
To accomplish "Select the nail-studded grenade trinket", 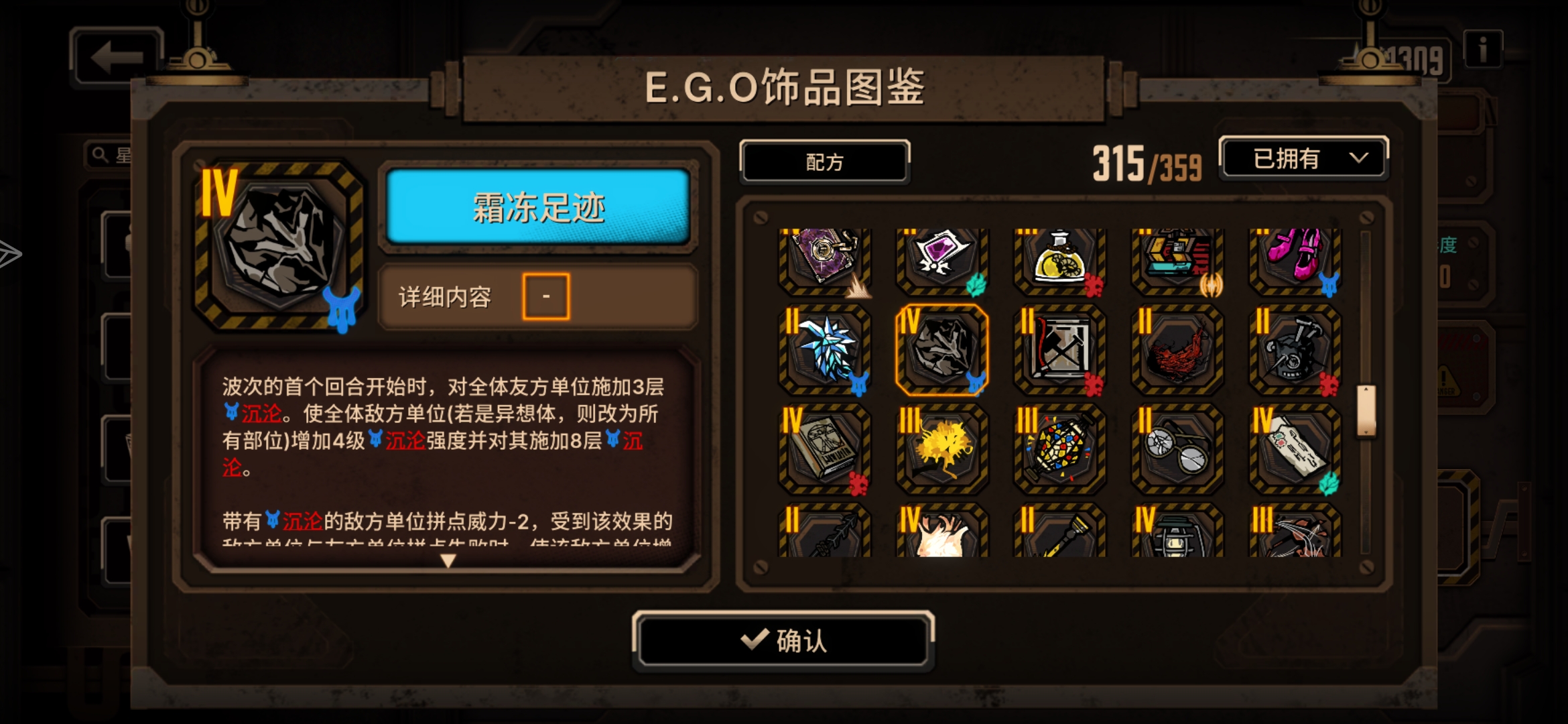I will [x=1293, y=355].
